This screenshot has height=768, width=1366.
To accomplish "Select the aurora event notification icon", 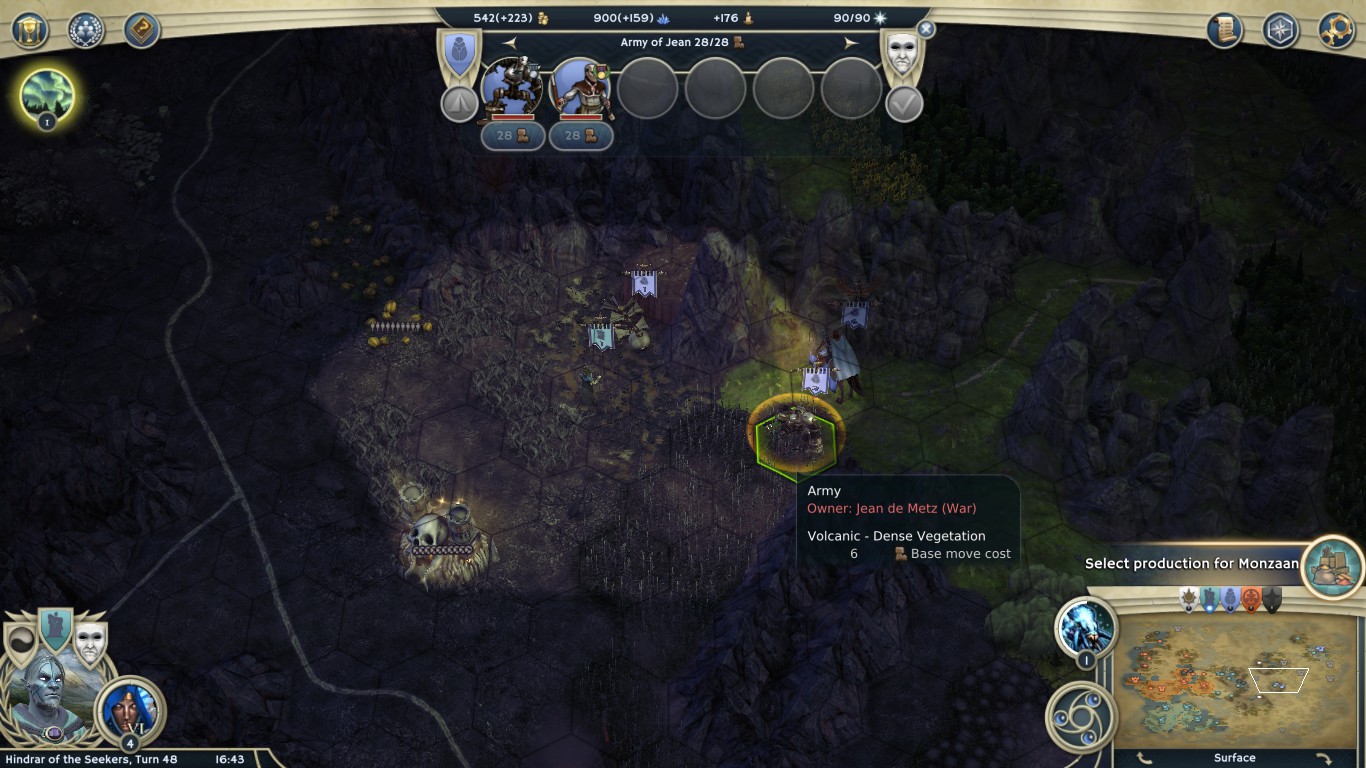I will [x=47, y=96].
